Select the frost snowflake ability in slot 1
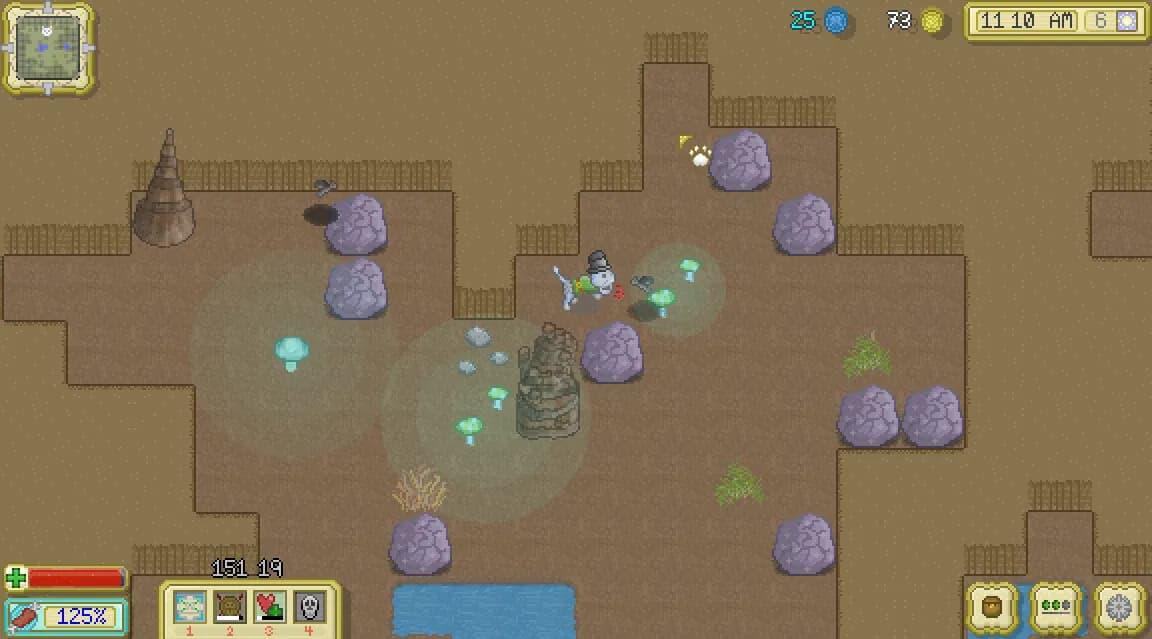Screen dimensions: 1152x639 click(x=190, y=607)
